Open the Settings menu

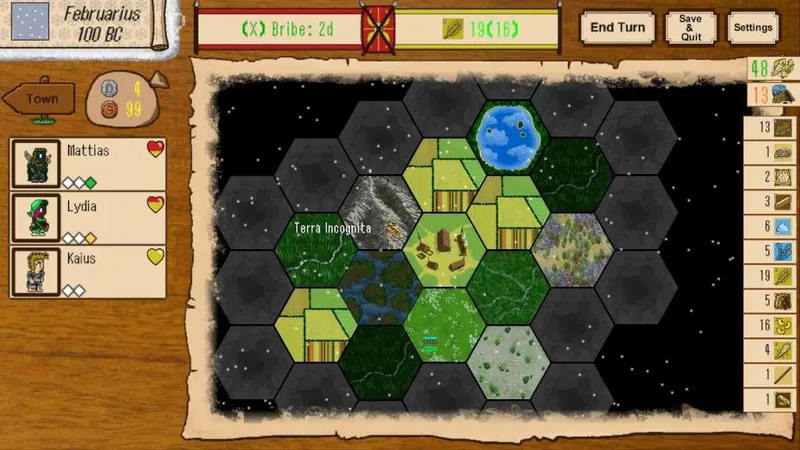[752, 27]
